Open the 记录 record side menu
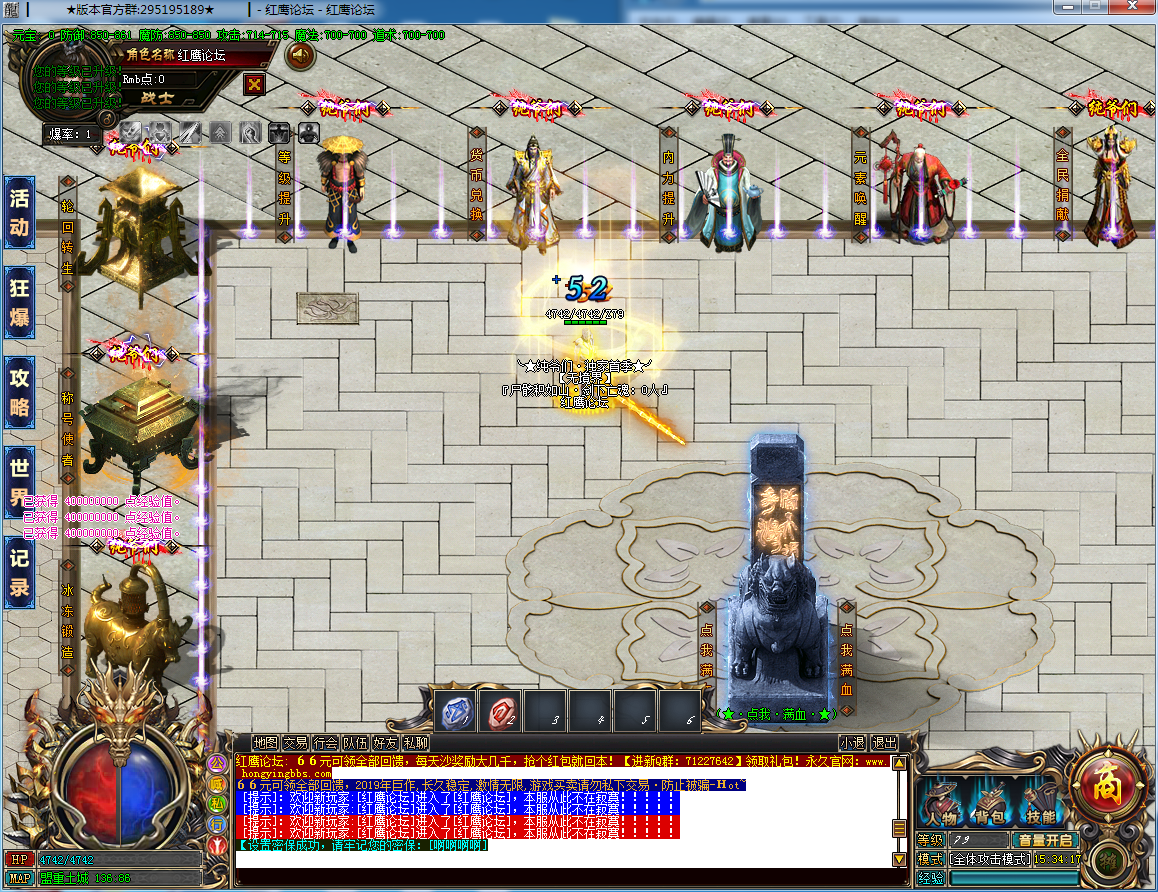The image size is (1158, 892). click(19, 573)
